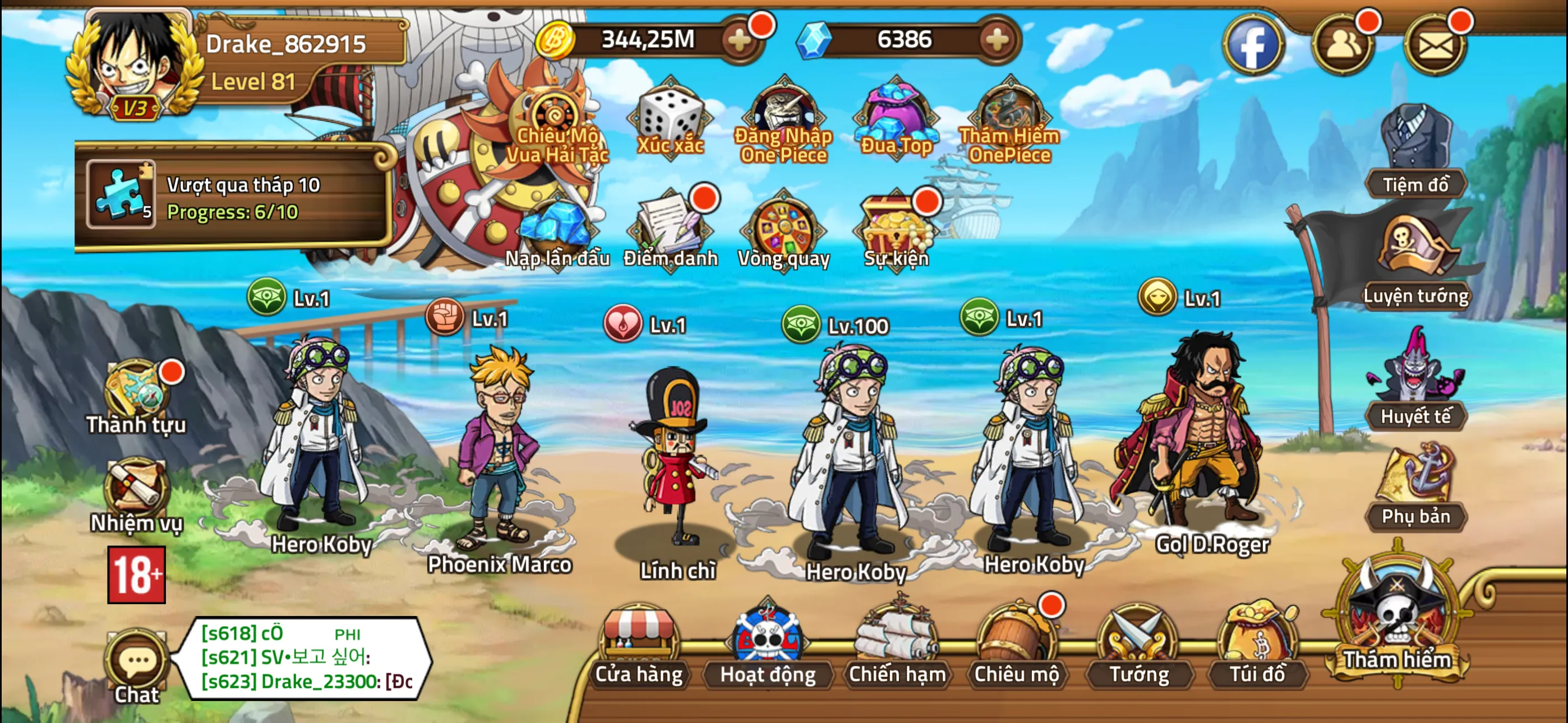Open the Xúc xắc dice event
1568x723 pixels.
[x=670, y=115]
